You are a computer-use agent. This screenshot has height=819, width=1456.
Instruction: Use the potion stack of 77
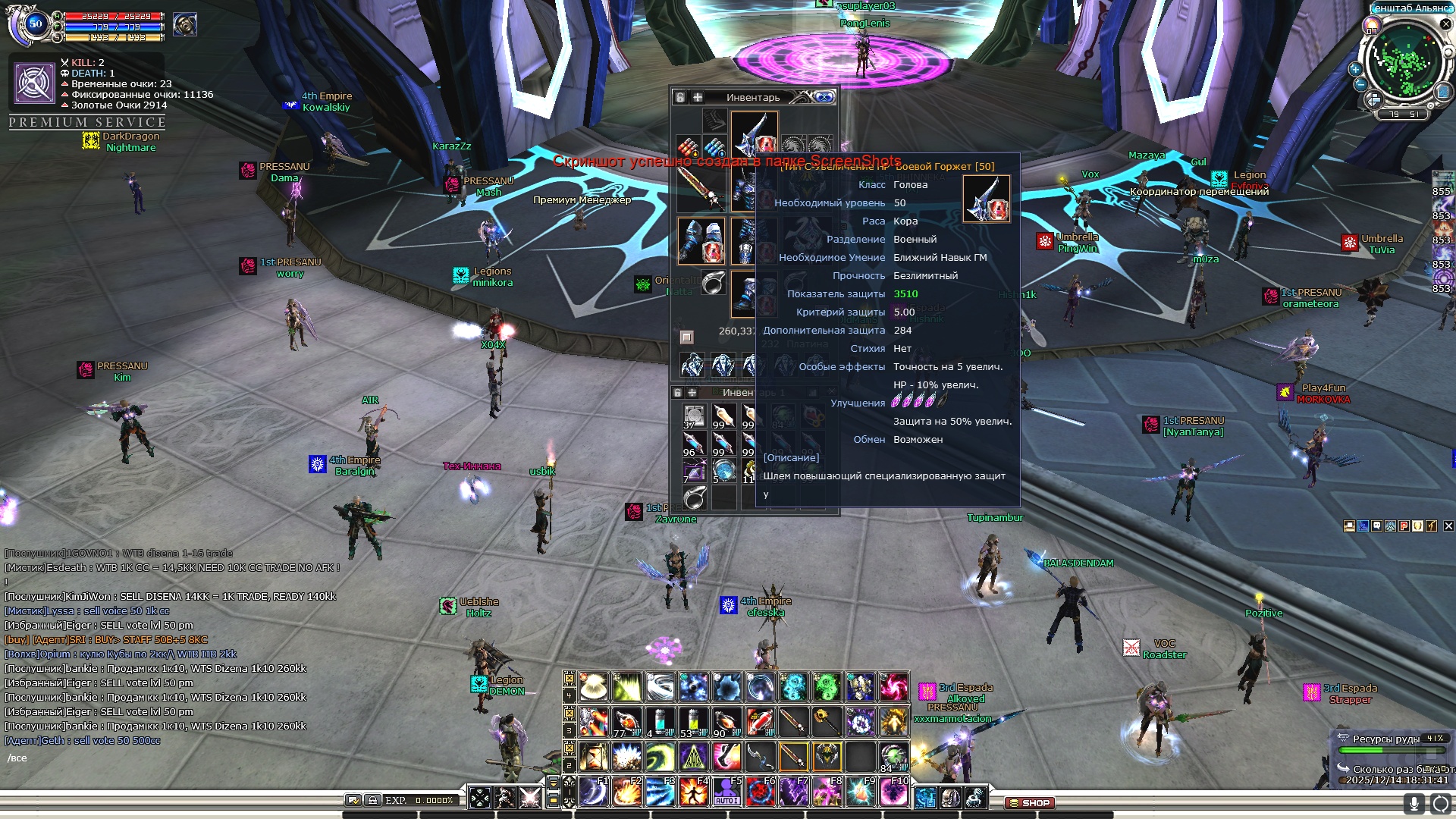(626, 722)
